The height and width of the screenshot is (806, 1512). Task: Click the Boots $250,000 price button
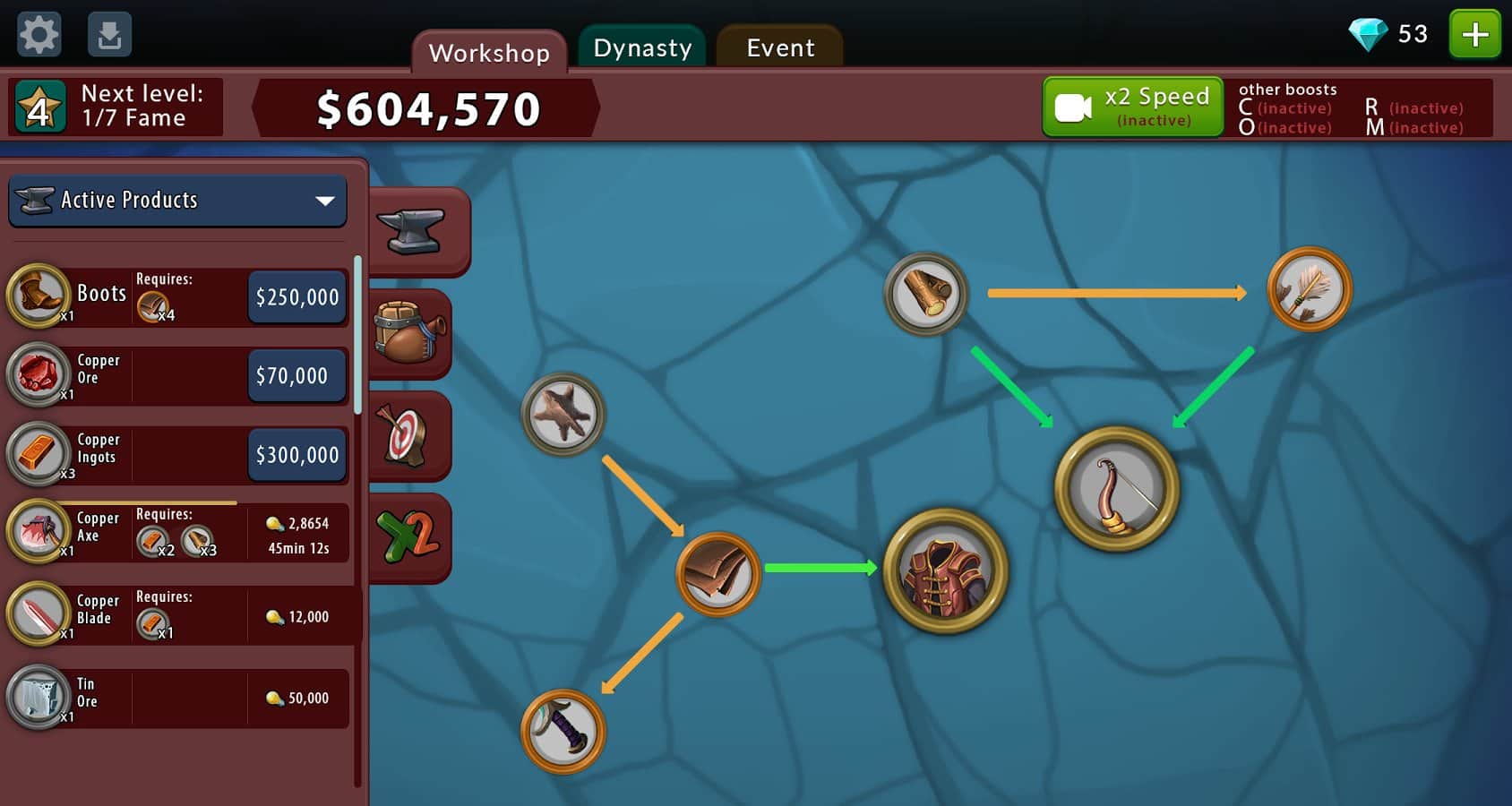(296, 296)
